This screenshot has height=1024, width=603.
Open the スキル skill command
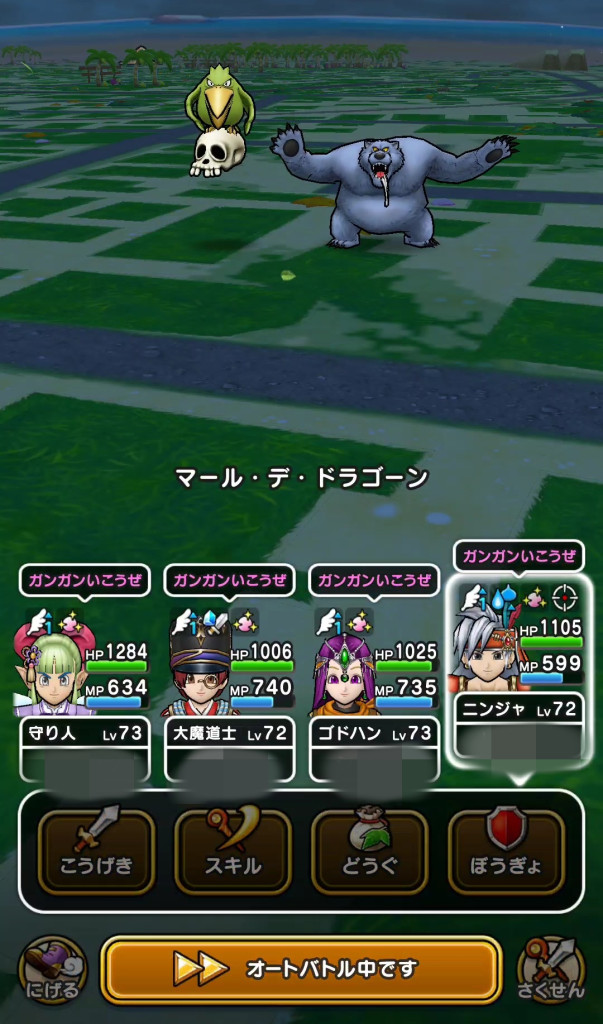pos(233,851)
